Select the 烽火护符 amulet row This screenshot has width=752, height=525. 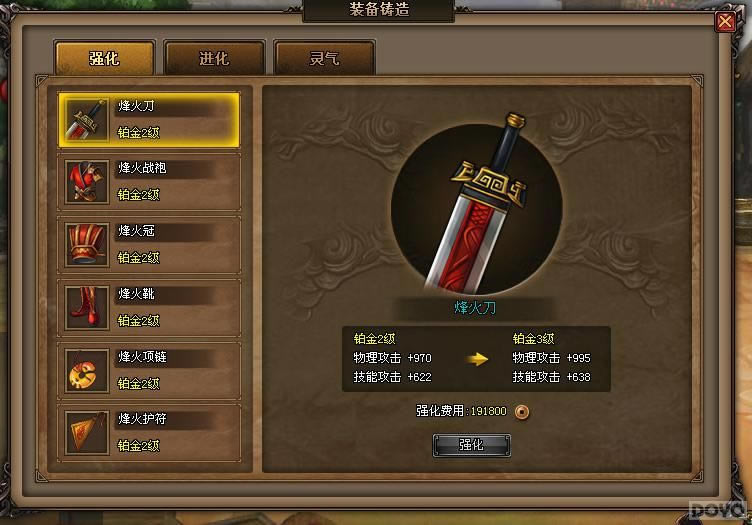click(x=149, y=432)
